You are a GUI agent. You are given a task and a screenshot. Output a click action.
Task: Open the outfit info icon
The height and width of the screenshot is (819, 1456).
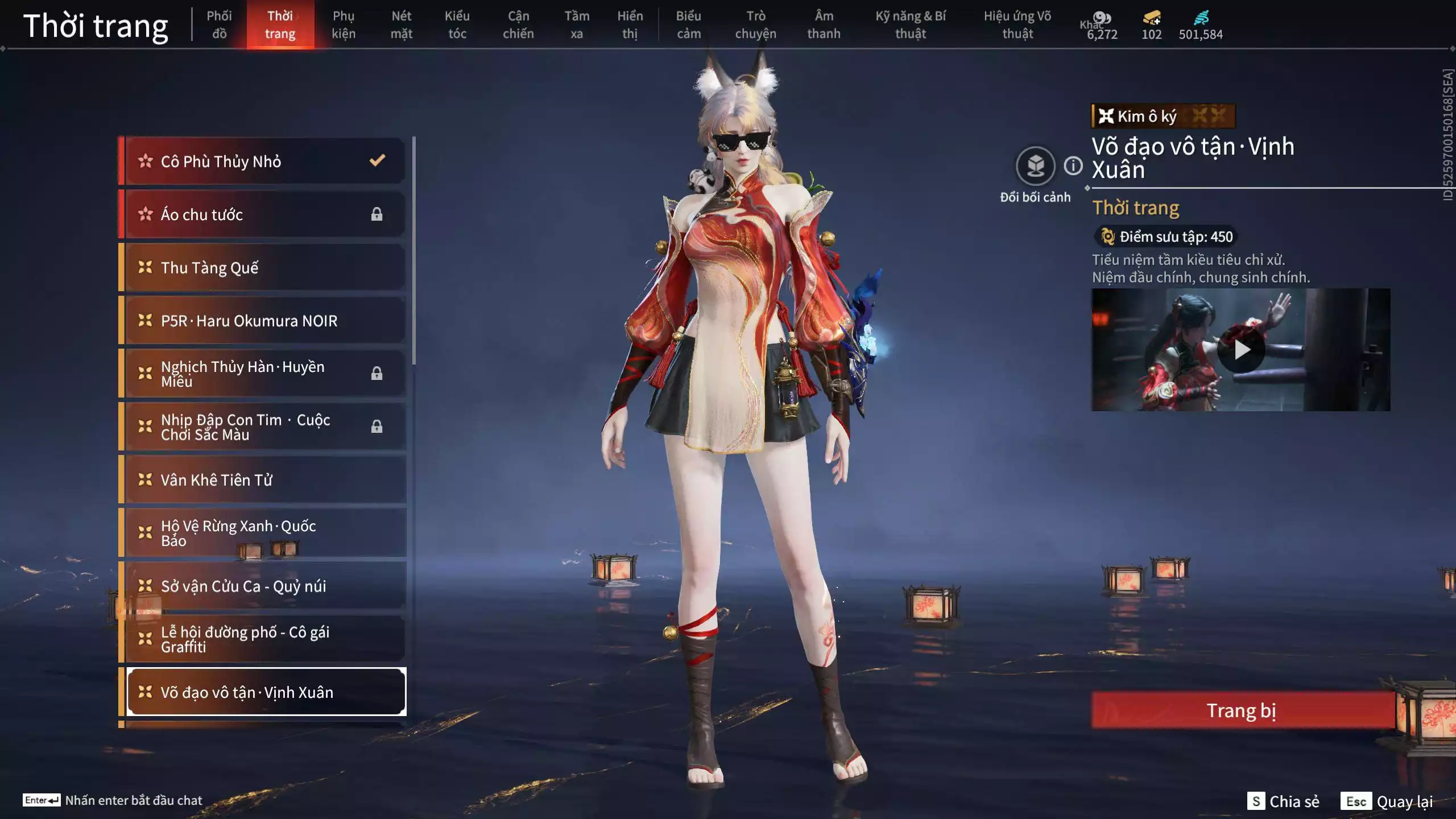point(1073,166)
